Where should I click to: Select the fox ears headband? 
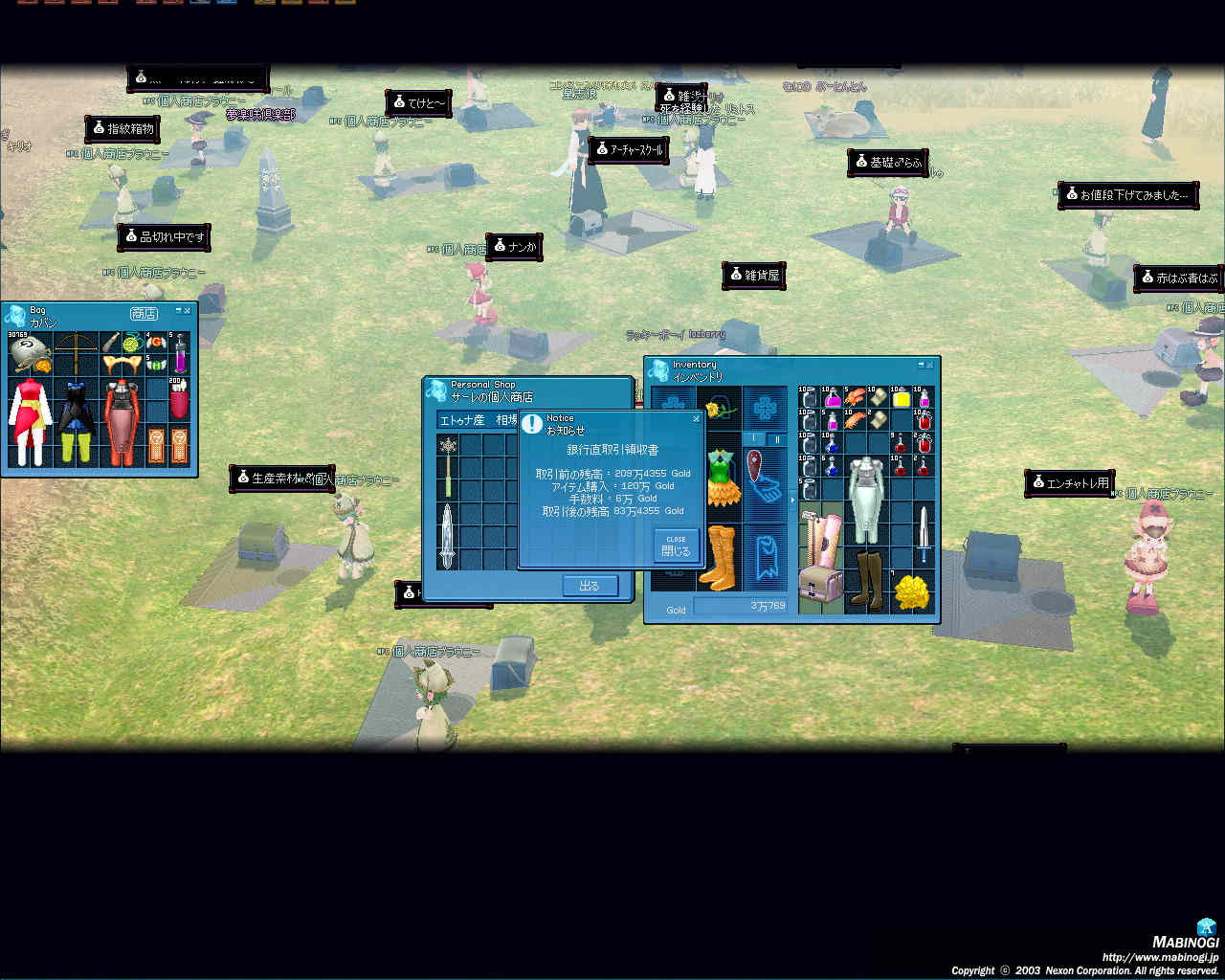point(122,365)
